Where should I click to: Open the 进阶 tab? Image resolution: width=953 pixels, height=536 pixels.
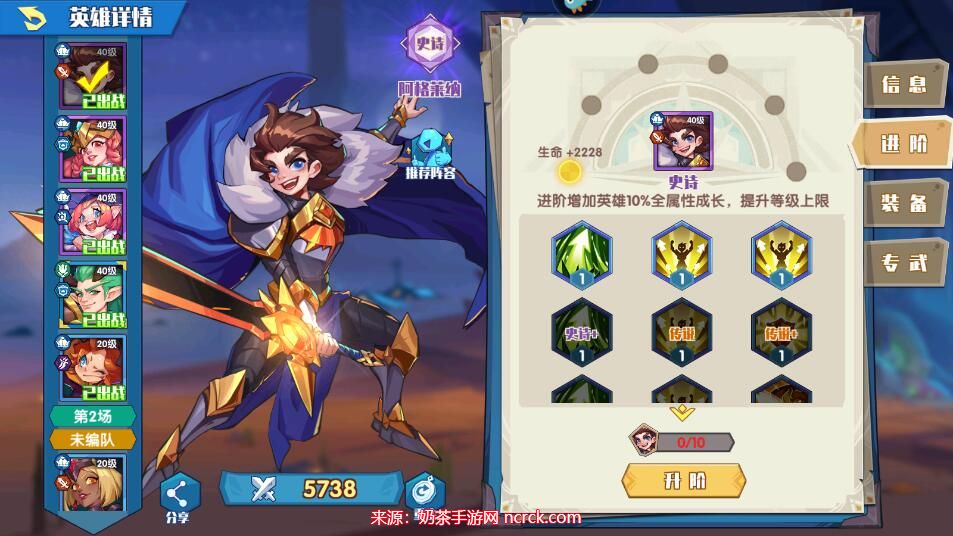[903, 144]
